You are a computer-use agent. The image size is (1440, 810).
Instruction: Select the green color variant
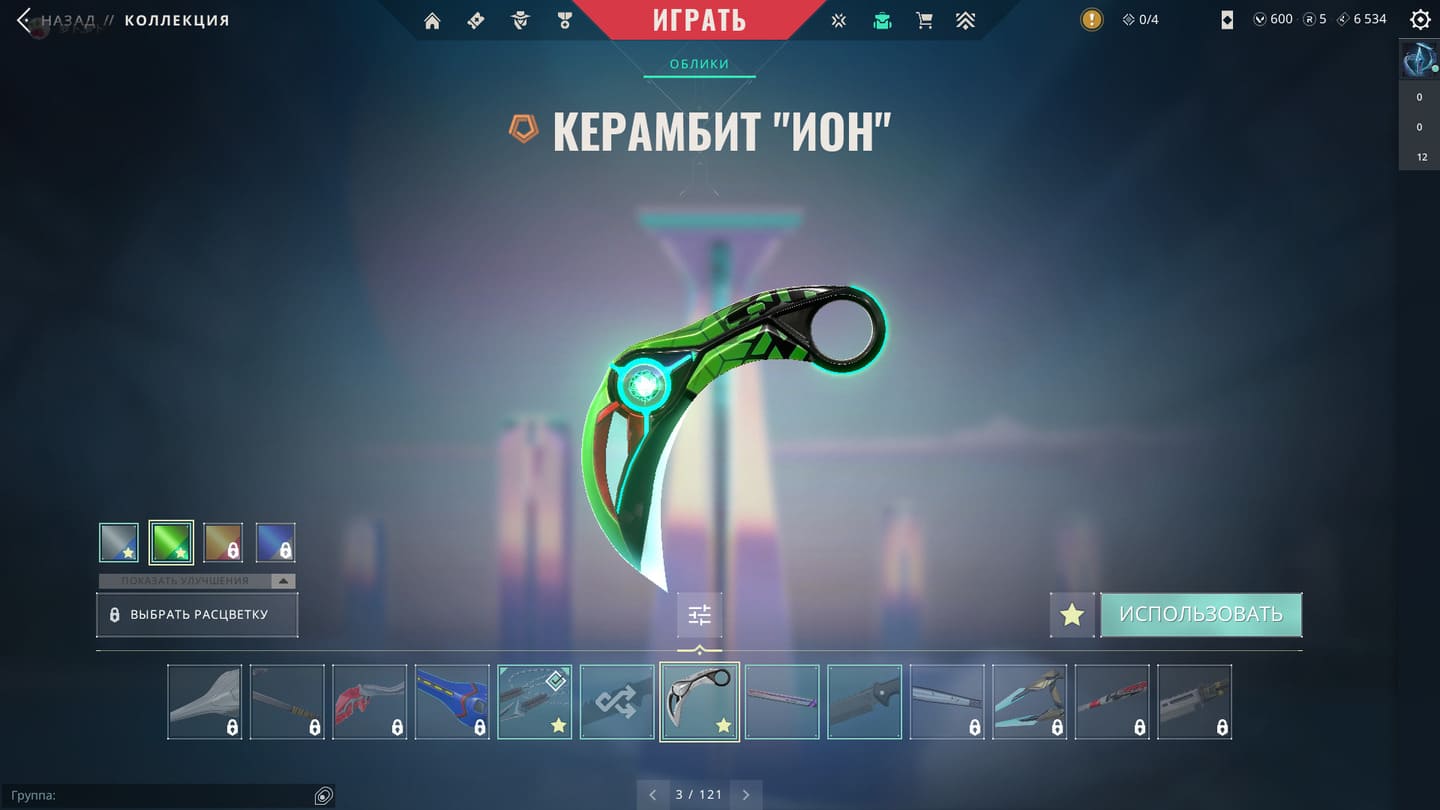tap(171, 543)
